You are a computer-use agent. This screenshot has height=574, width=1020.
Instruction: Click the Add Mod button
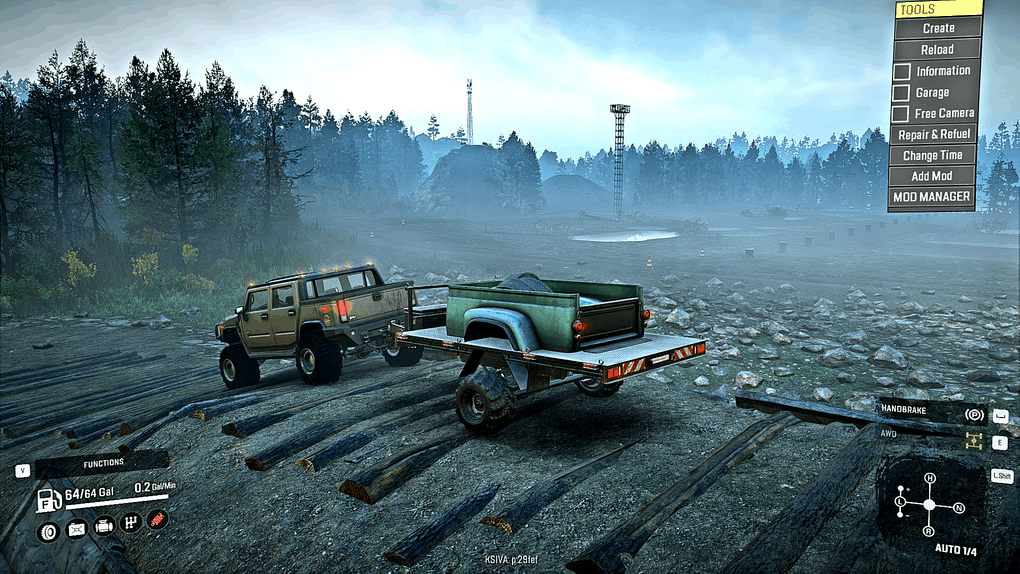[934, 177]
